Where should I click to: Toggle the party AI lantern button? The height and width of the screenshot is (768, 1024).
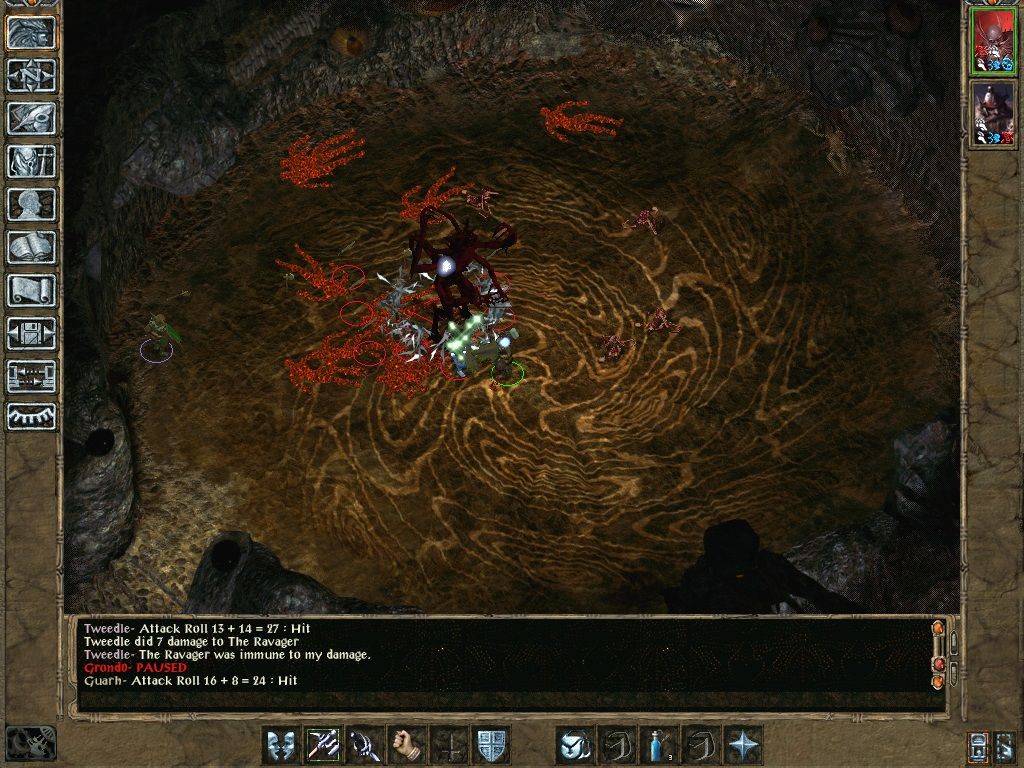(x=979, y=745)
